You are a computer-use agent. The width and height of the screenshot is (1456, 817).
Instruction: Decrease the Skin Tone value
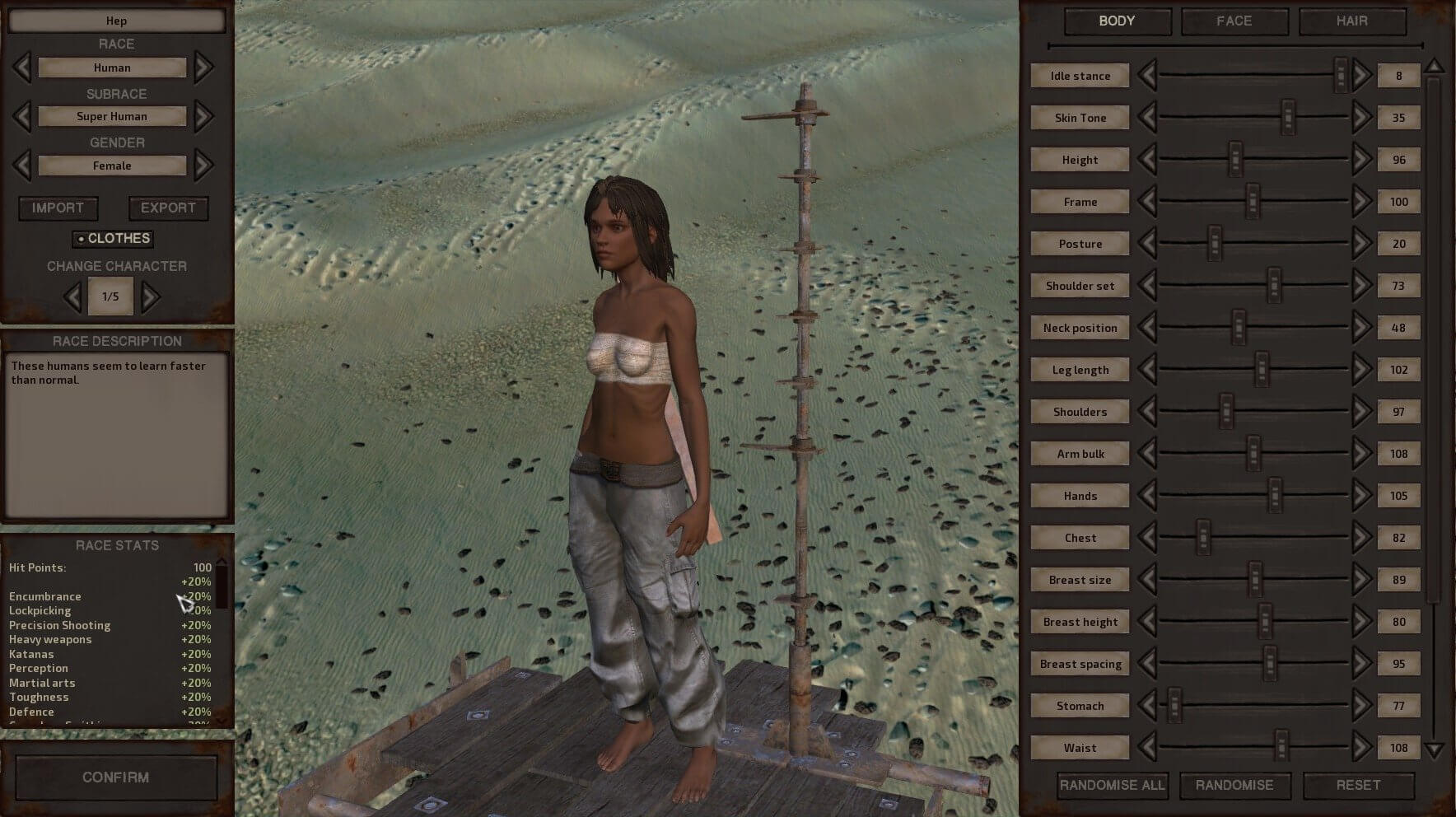[x=1146, y=118]
